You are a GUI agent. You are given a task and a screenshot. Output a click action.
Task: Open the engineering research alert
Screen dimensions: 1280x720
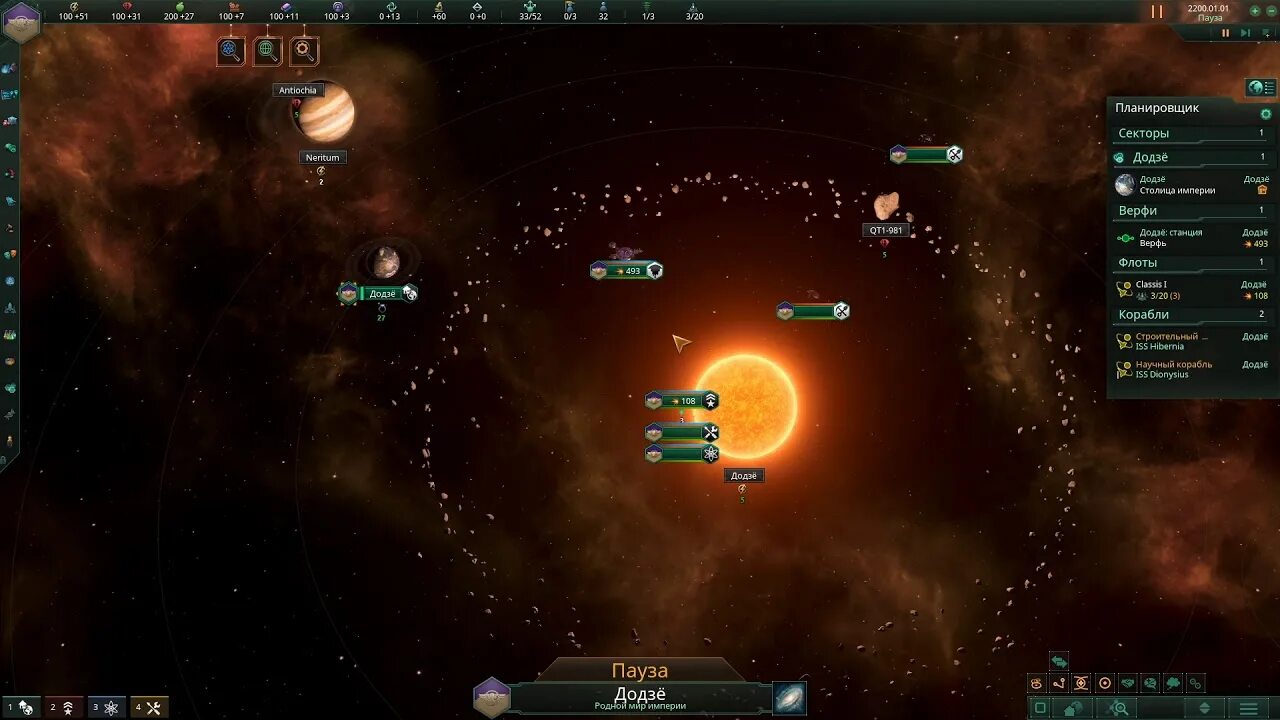[x=304, y=50]
